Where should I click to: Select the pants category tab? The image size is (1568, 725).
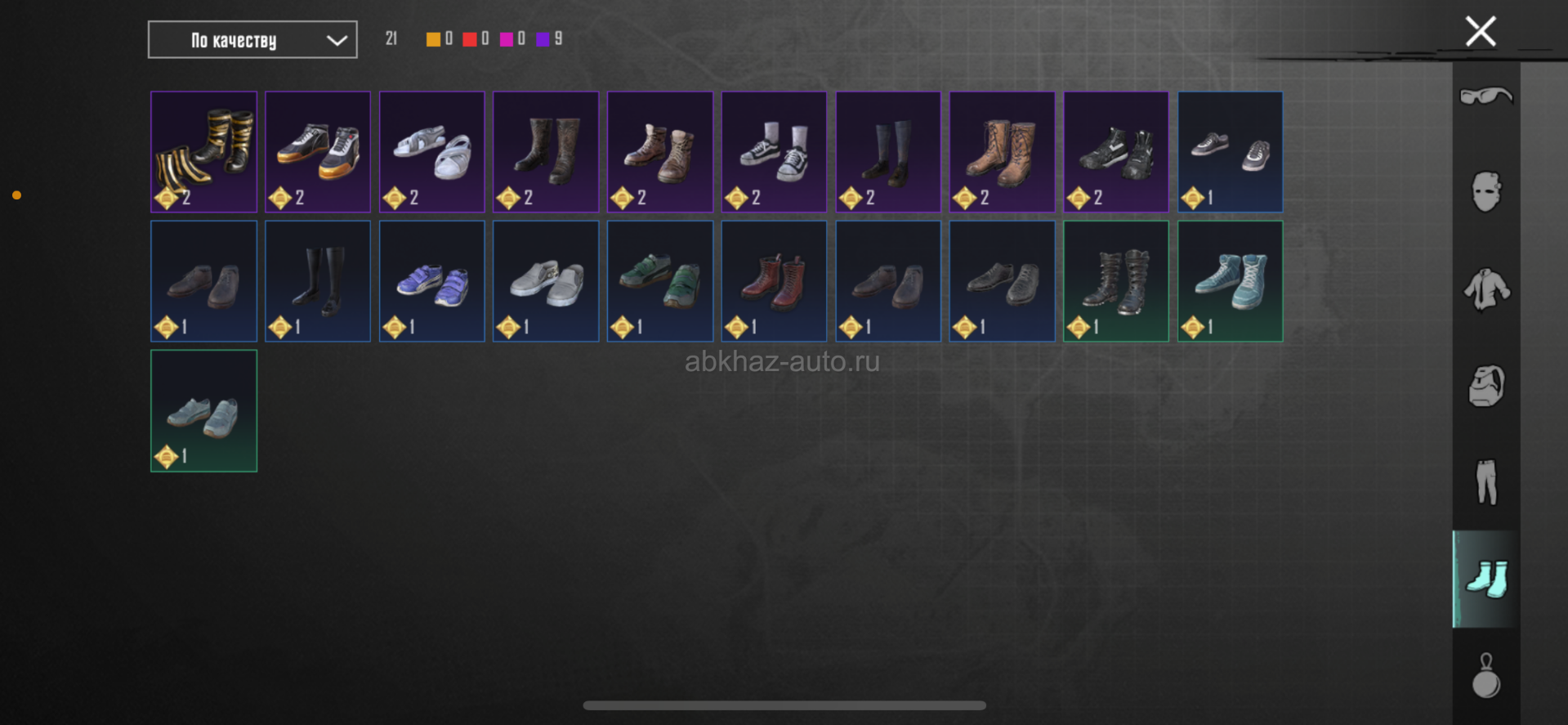1485,482
